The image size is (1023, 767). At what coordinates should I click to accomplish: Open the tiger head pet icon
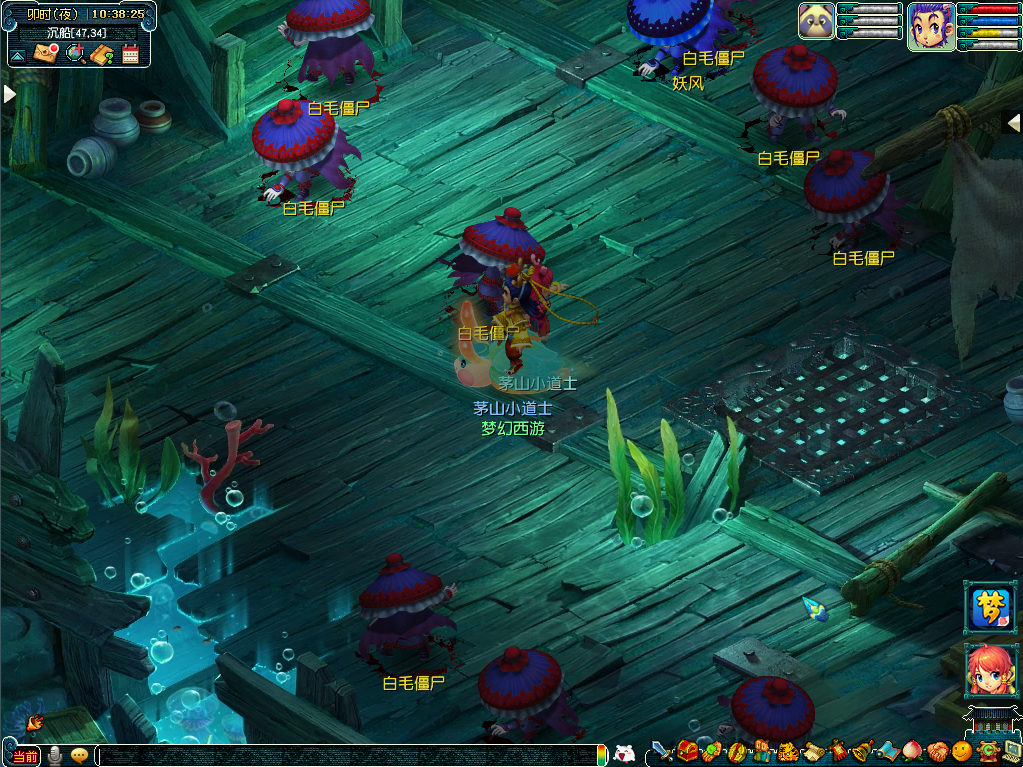pos(788,752)
